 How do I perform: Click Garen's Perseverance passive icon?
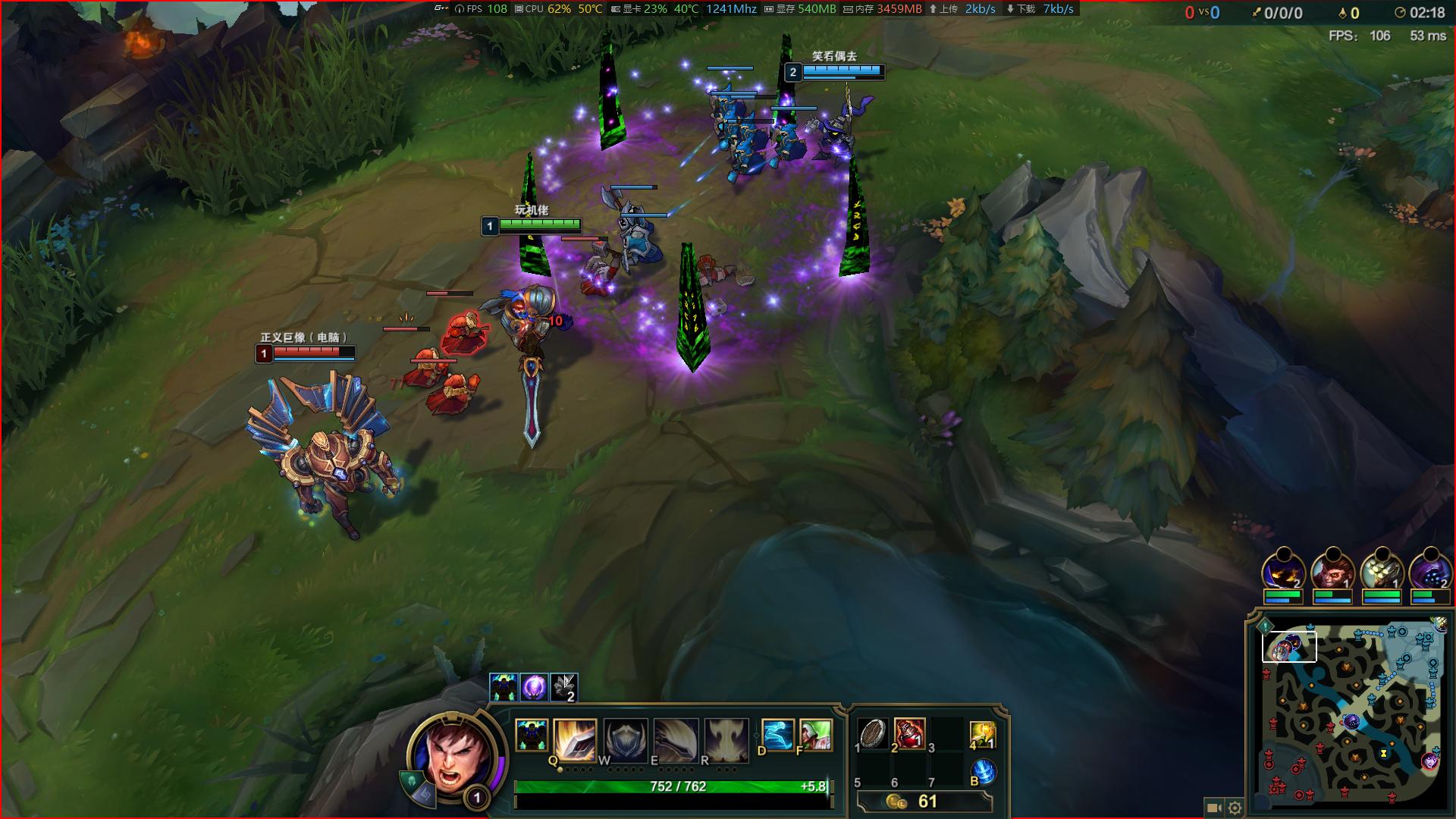(x=532, y=736)
